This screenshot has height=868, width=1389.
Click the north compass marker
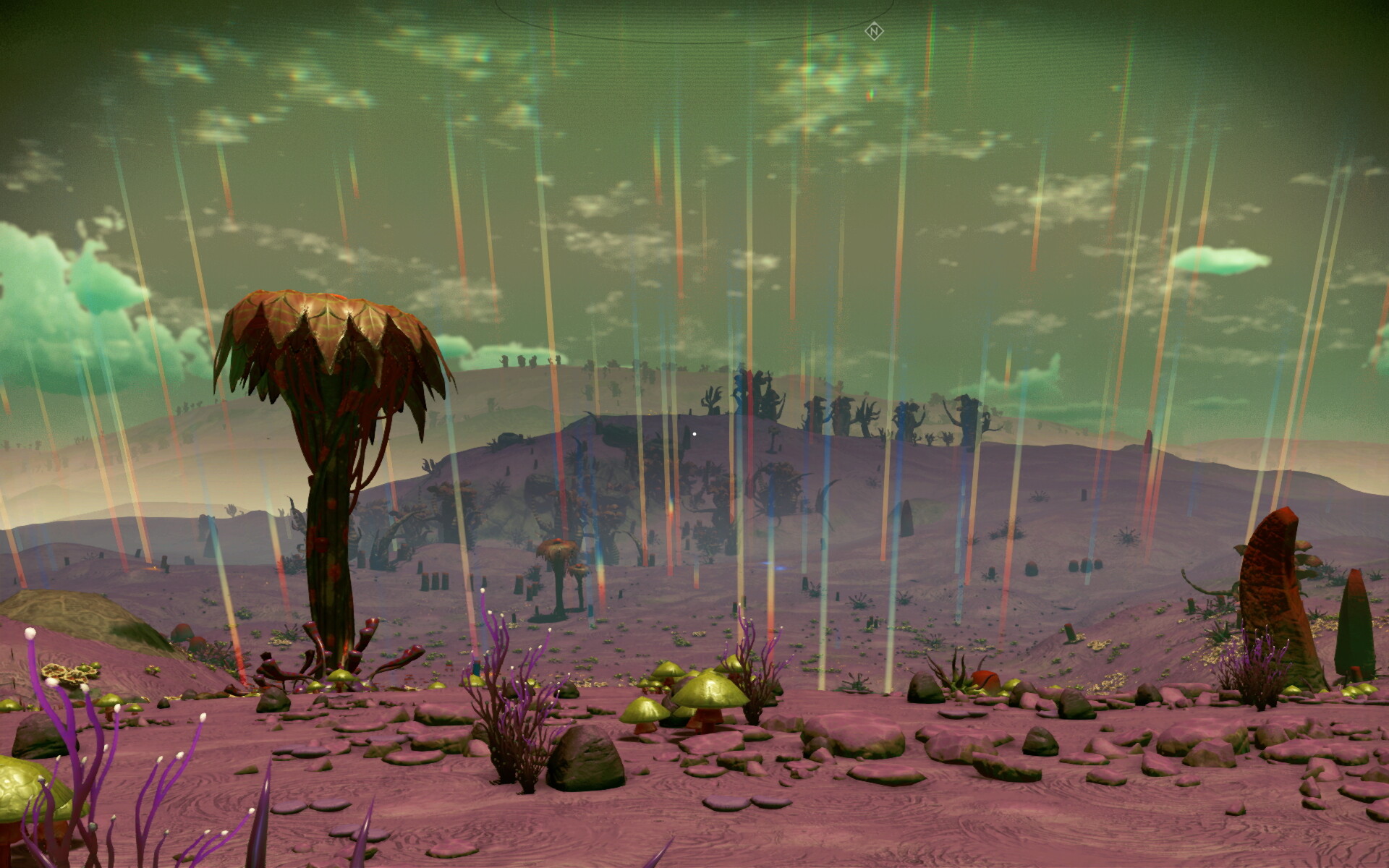(x=874, y=31)
